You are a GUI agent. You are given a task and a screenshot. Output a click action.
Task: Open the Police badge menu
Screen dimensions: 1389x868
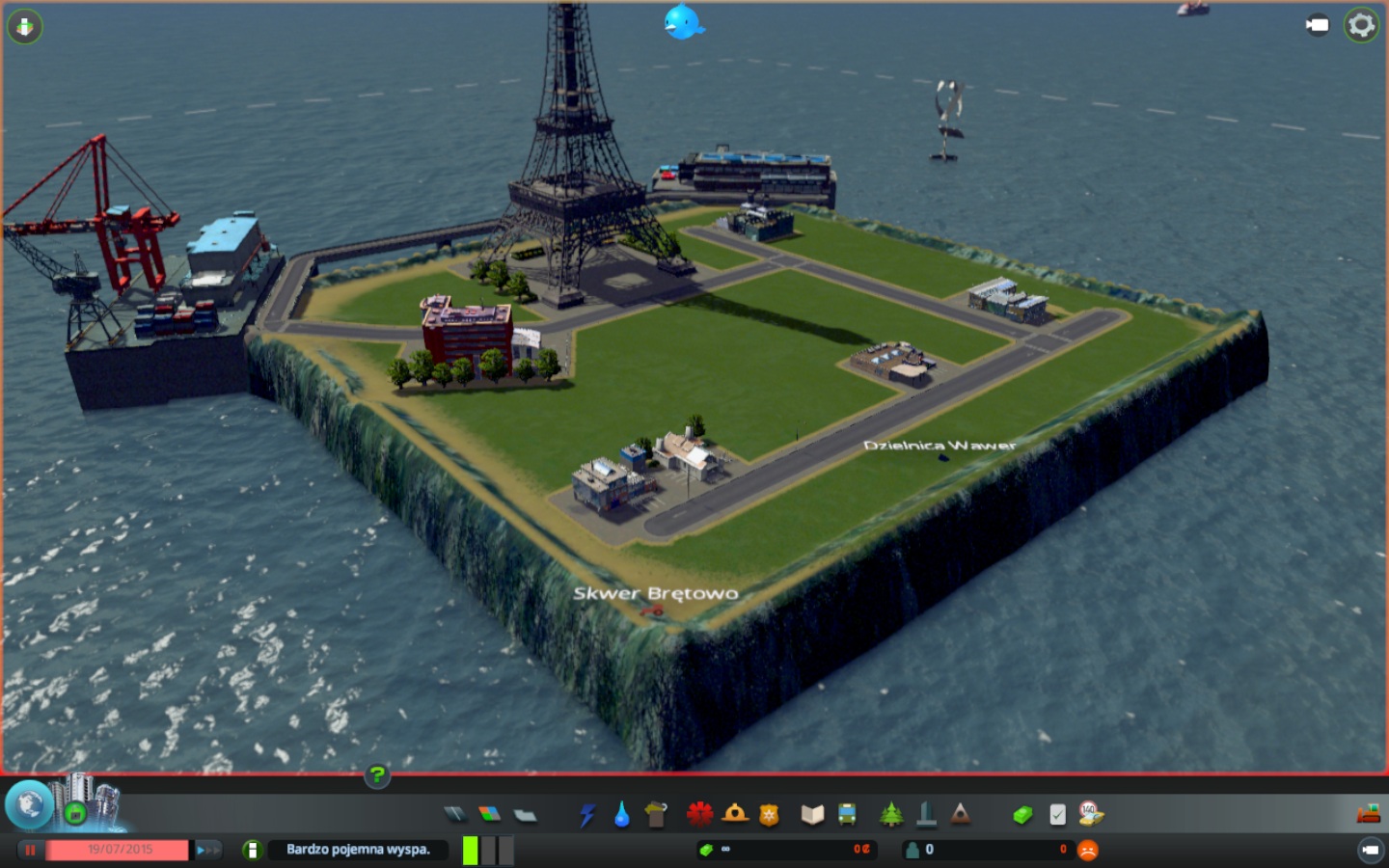(x=769, y=815)
